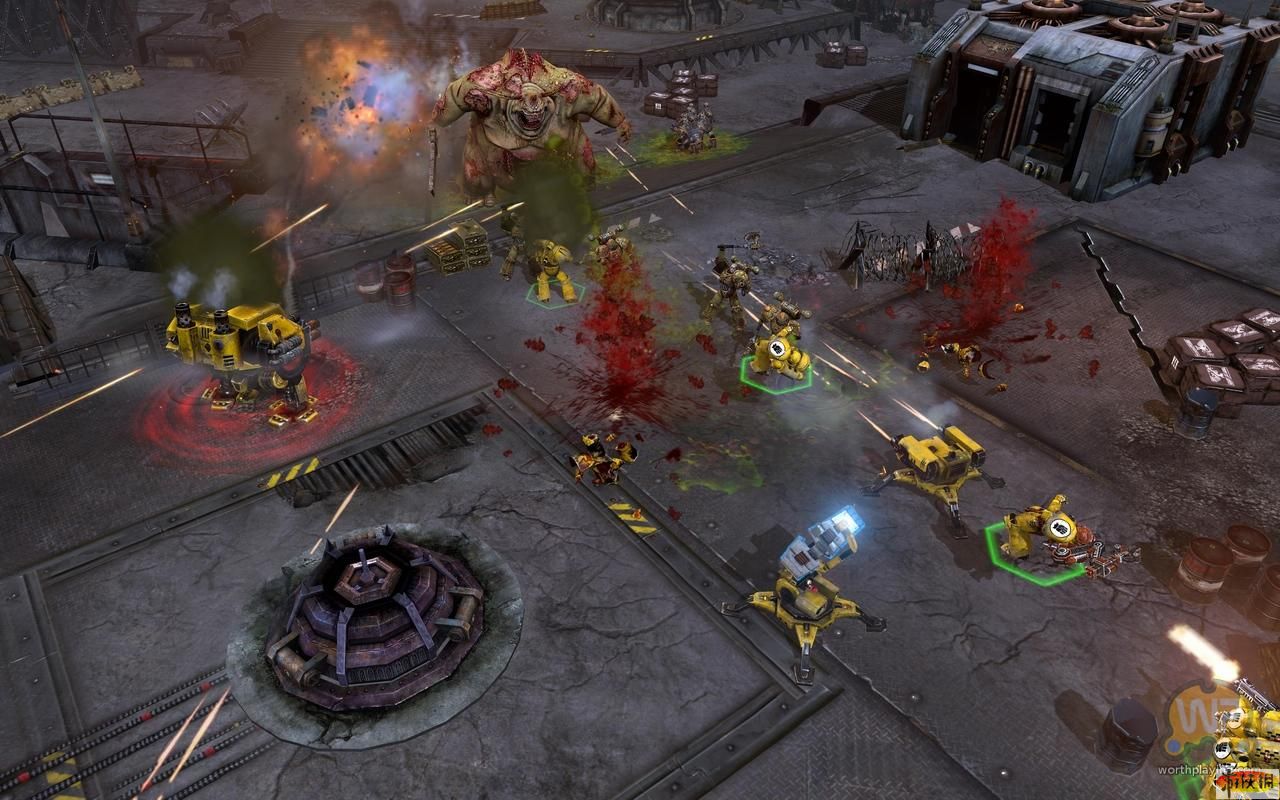Select the green-hexagon marine nearest the Great Unclean One
The image size is (1280, 800).
coord(552,270)
